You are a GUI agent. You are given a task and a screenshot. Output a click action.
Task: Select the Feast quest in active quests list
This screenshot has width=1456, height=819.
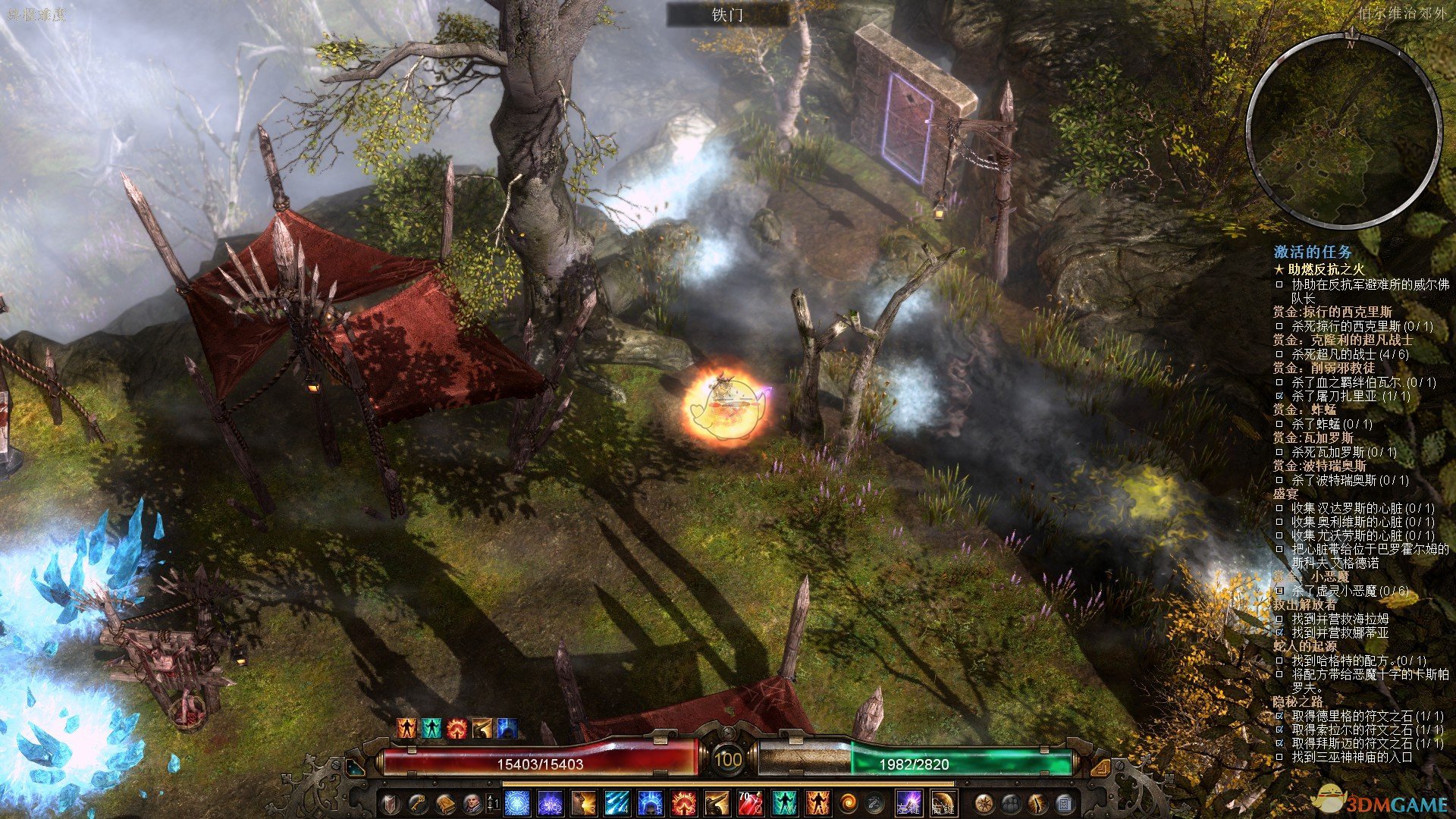(x=1285, y=494)
